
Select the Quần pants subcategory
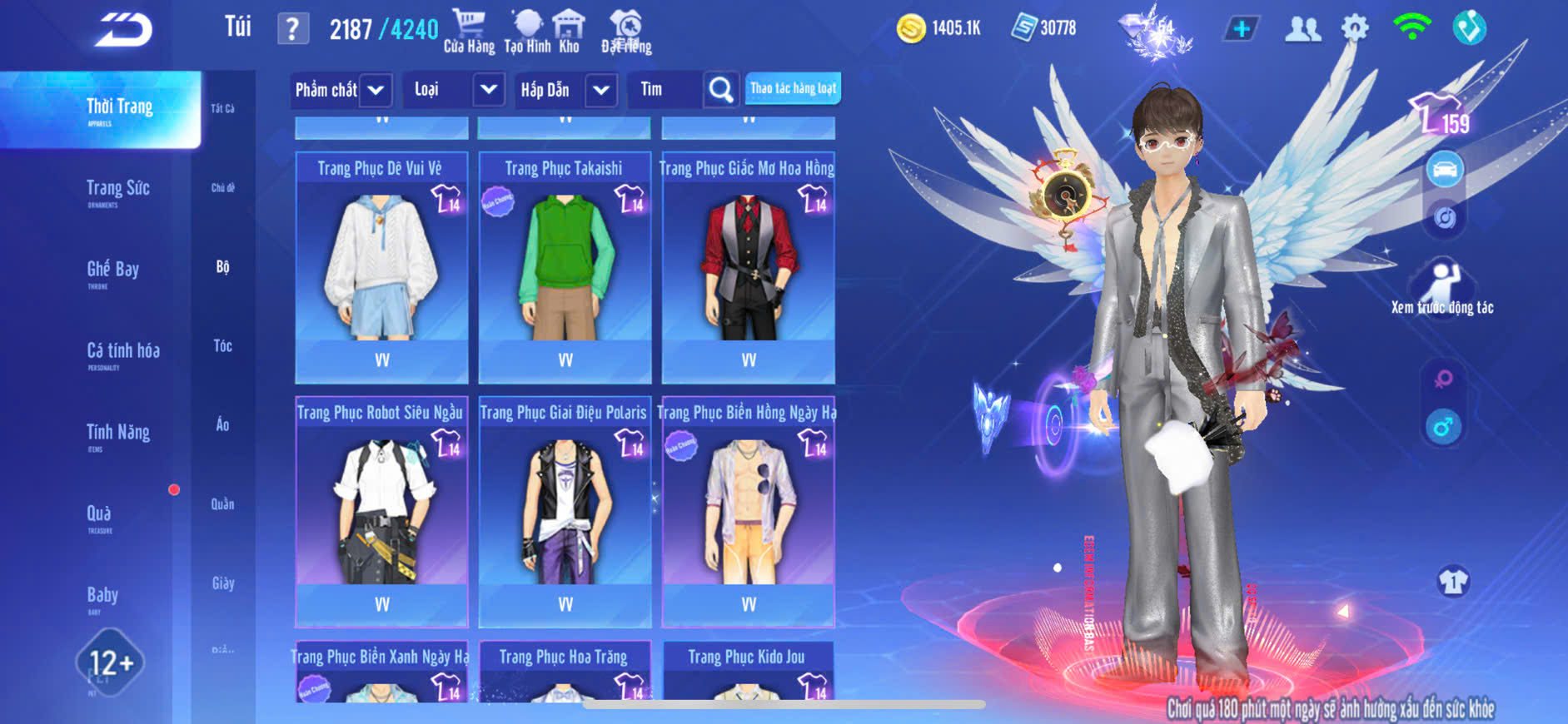pos(222,503)
